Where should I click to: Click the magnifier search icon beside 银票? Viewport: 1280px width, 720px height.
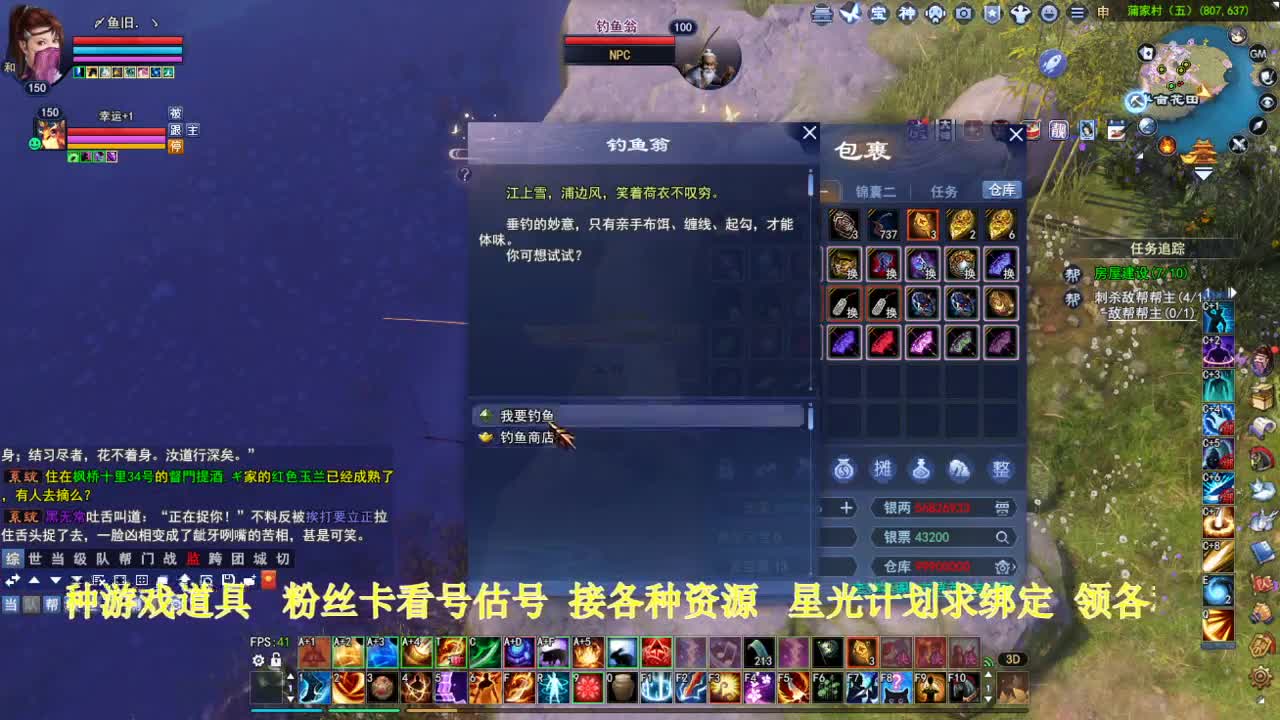pos(1002,536)
